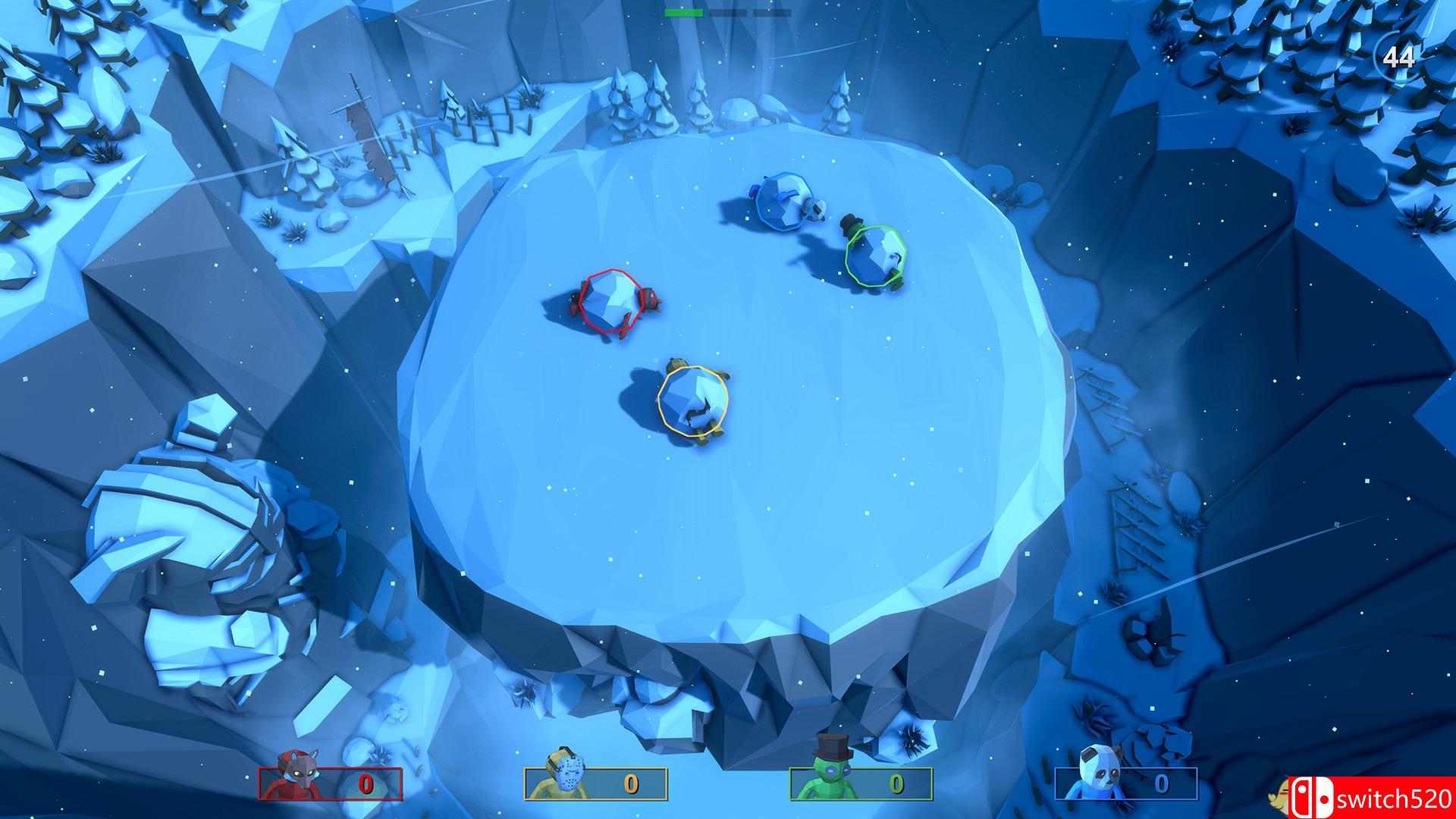This screenshot has width=1456, height=819.
Task: Choose the green top hat player panel
Action: pos(861,783)
